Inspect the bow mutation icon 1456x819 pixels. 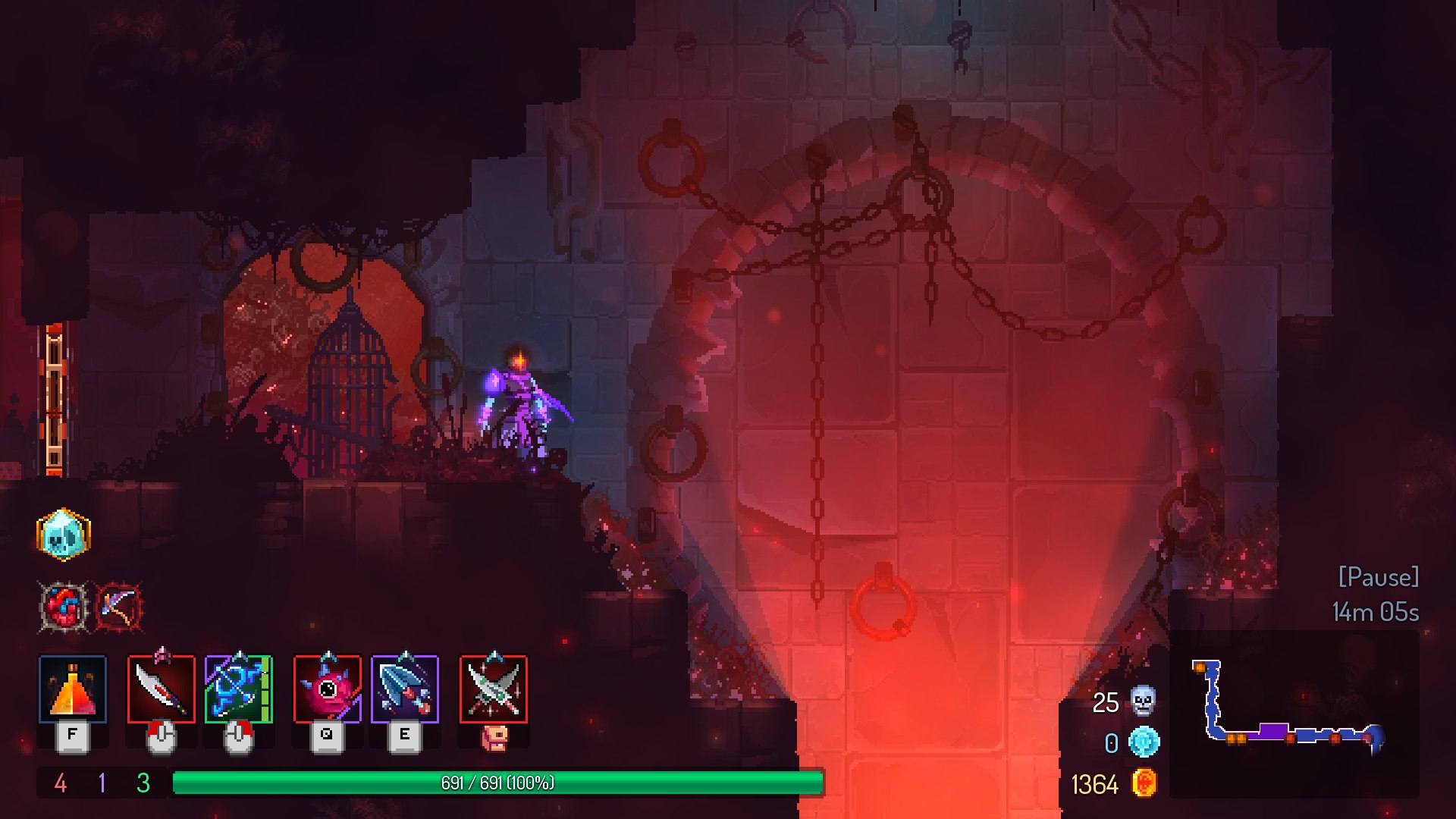(118, 607)
